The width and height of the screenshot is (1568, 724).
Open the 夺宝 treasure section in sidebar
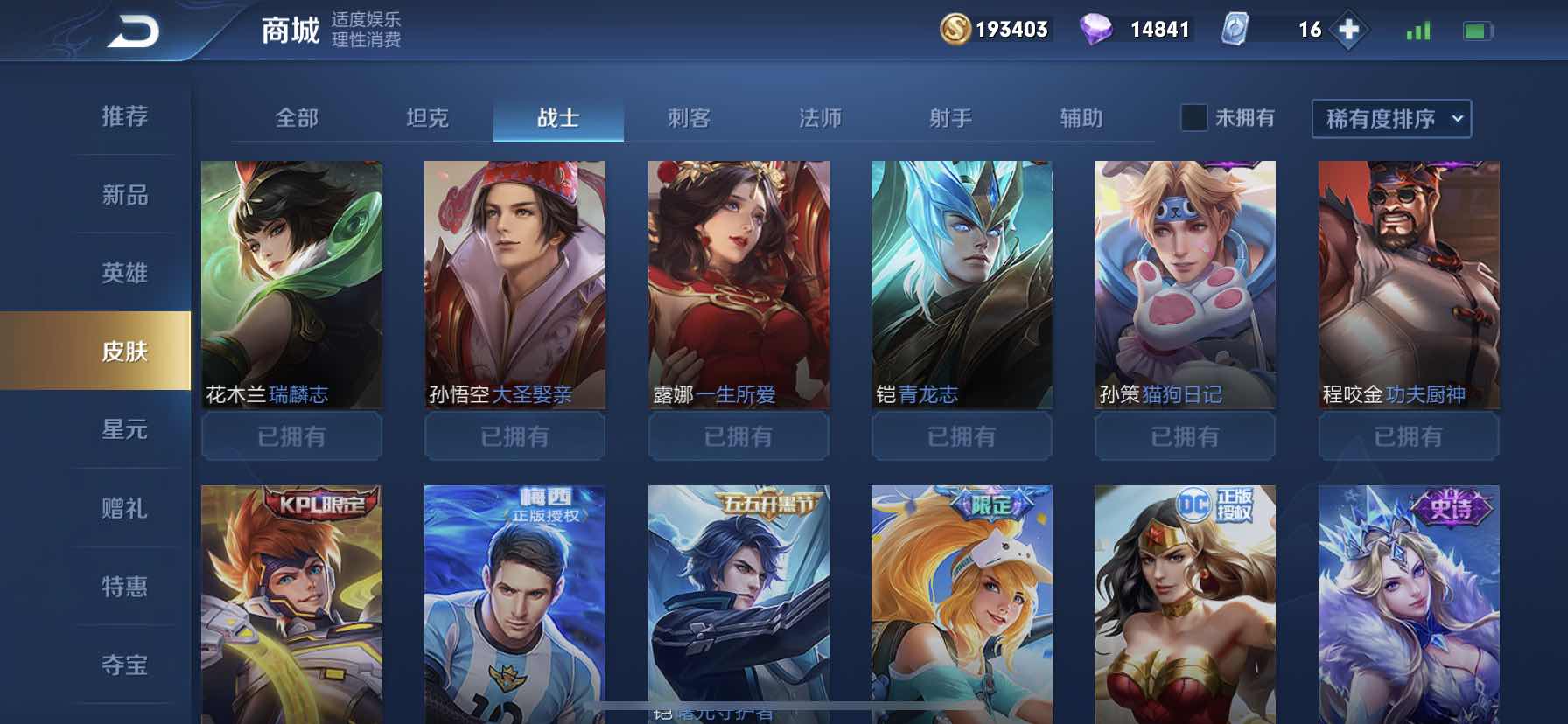click(x=124, y=666)
